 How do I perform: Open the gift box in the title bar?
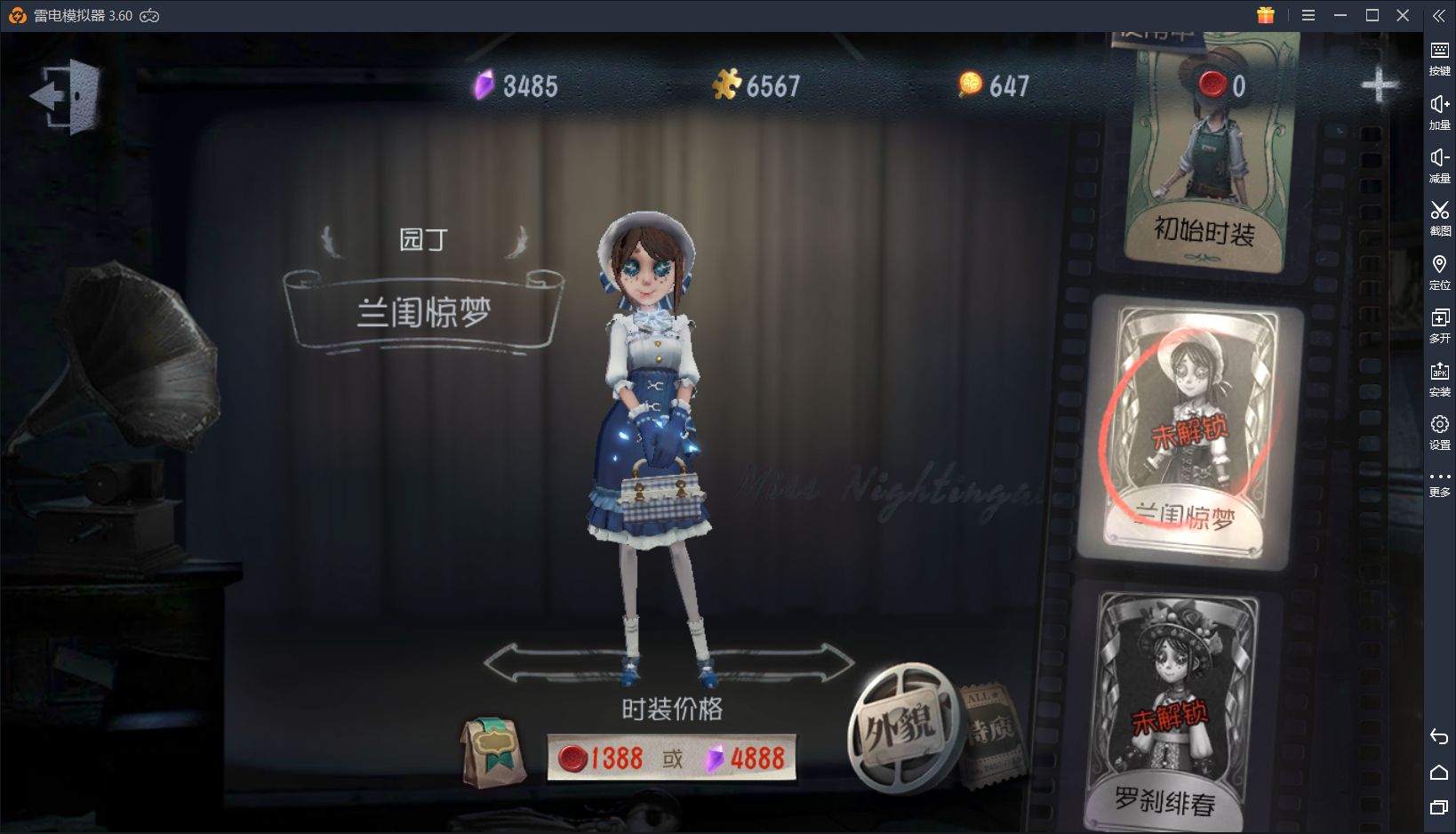tap(1266, 15)
